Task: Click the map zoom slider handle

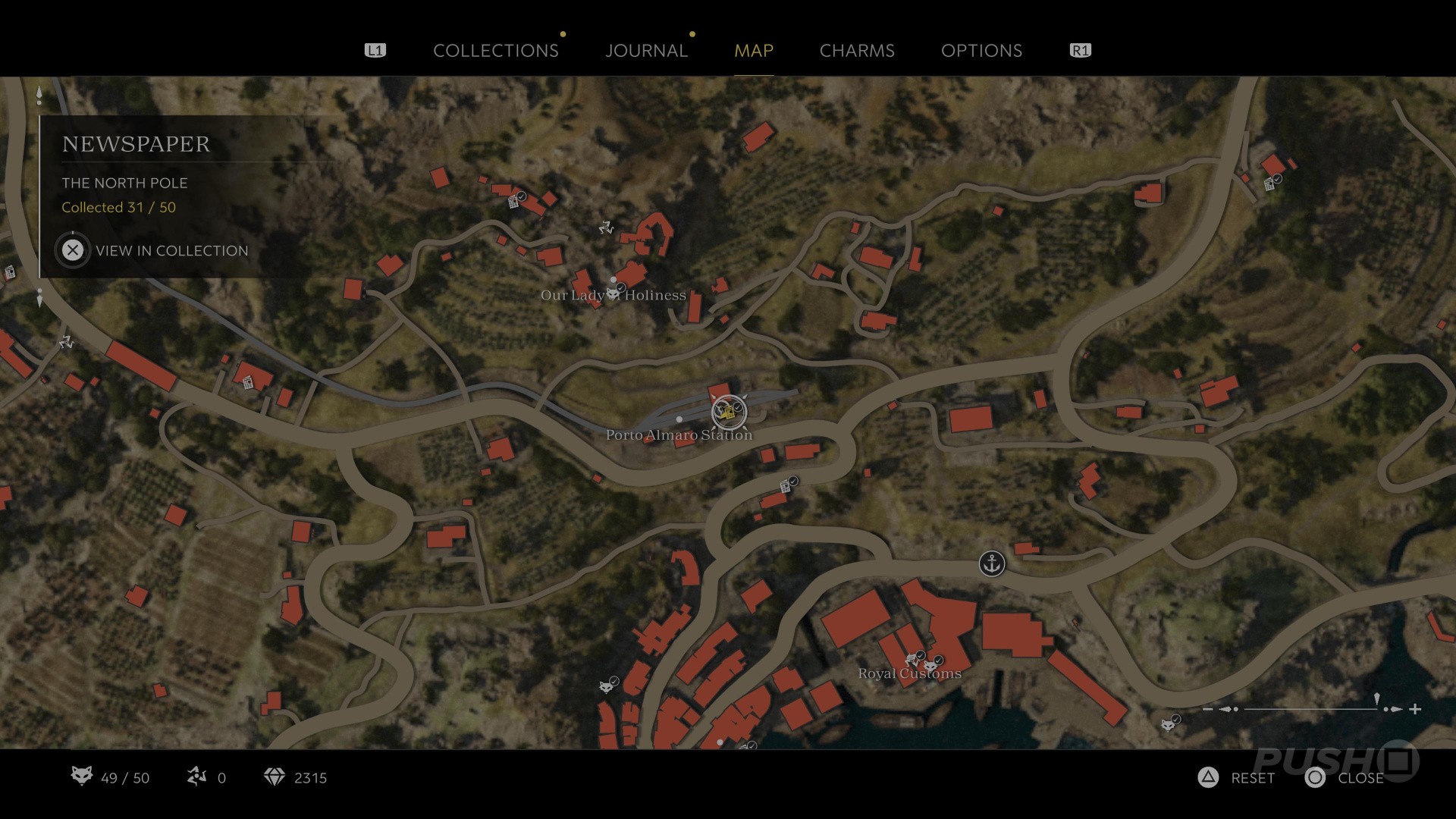Action: (1377, 701)
